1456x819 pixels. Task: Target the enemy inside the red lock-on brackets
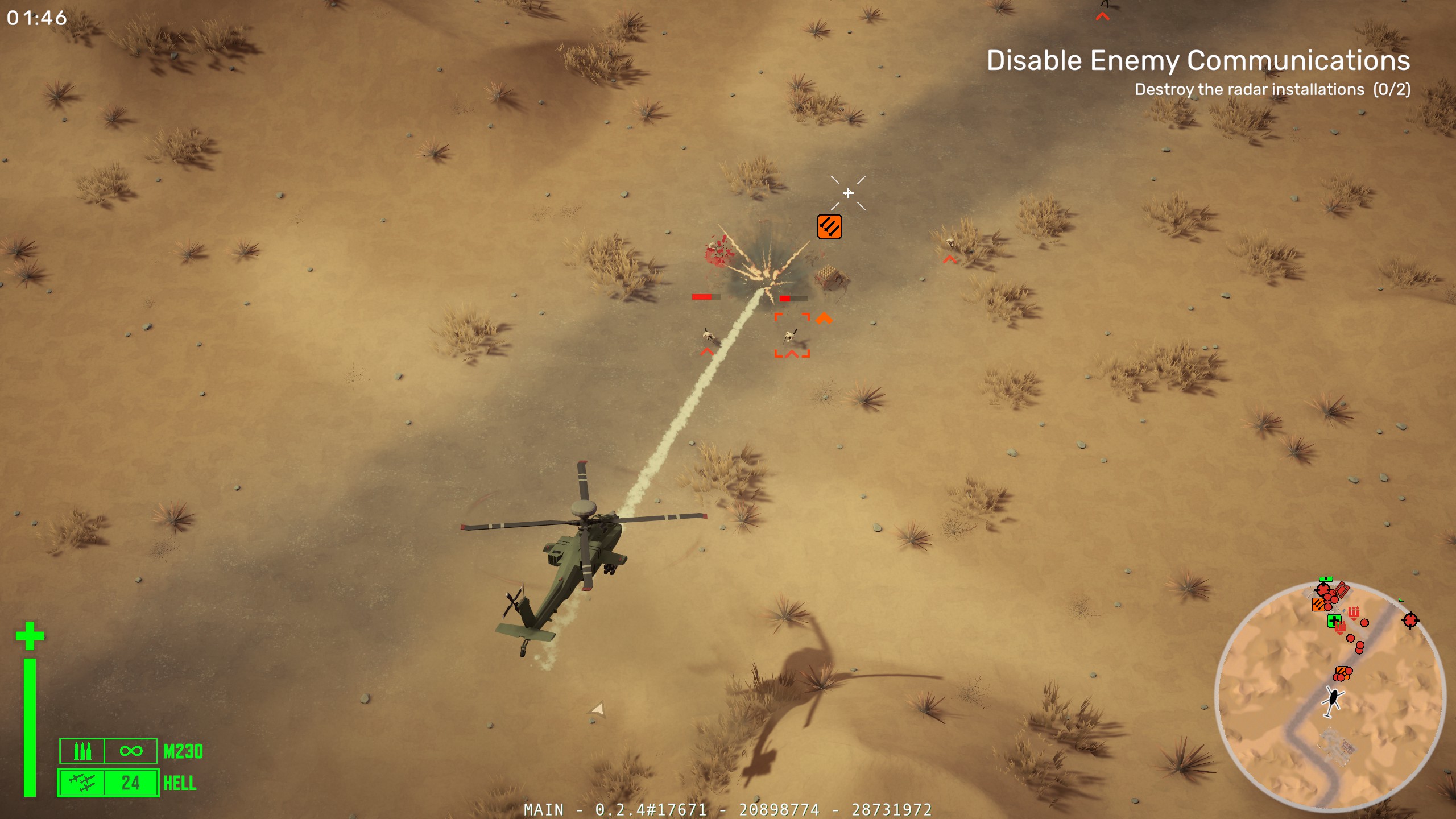[x=791, y=336]
